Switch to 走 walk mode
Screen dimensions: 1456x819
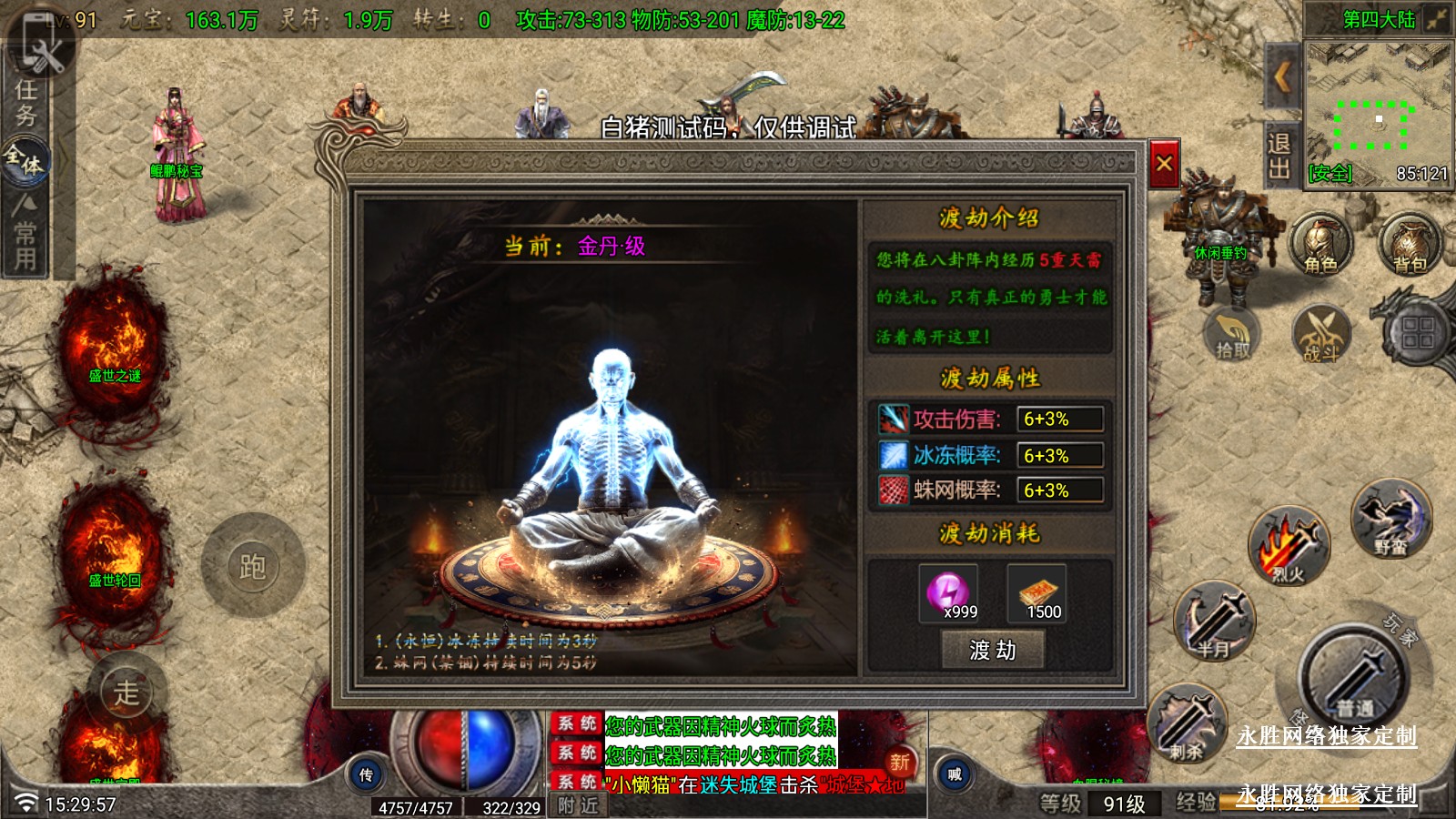pos(127,692)
